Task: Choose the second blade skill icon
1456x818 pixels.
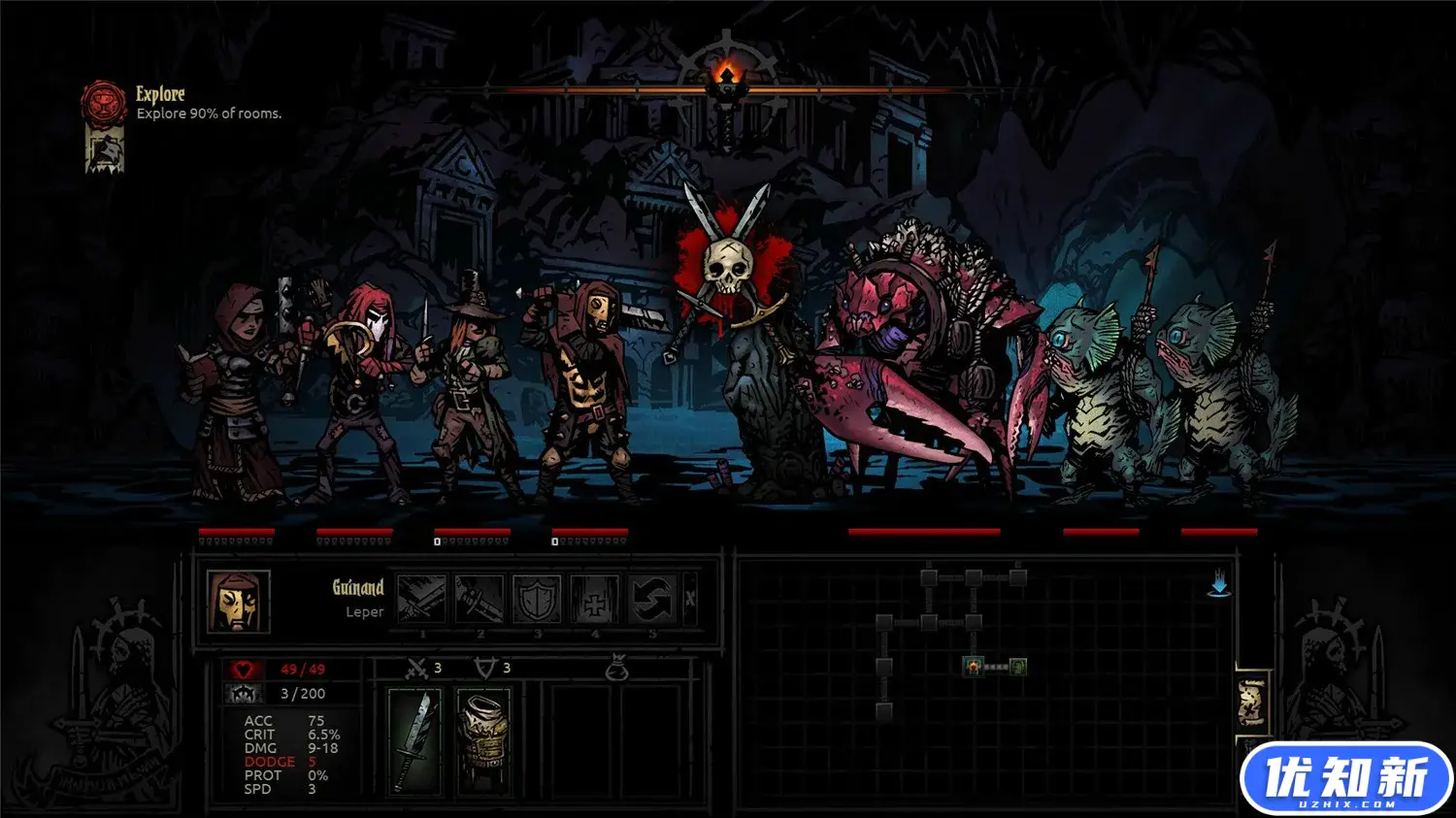Action: (x=480, y=599)
